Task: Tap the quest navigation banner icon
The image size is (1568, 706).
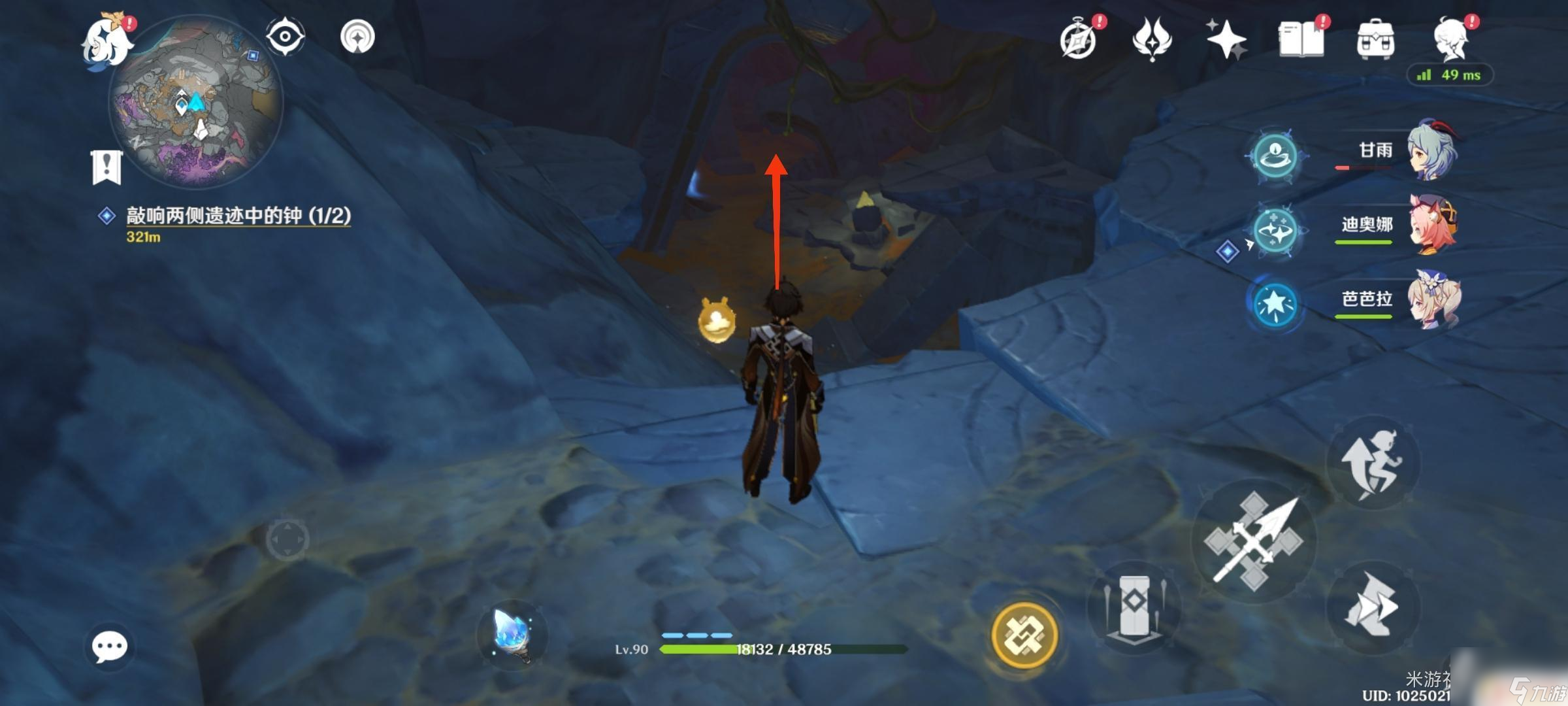Action: point(106,167)
